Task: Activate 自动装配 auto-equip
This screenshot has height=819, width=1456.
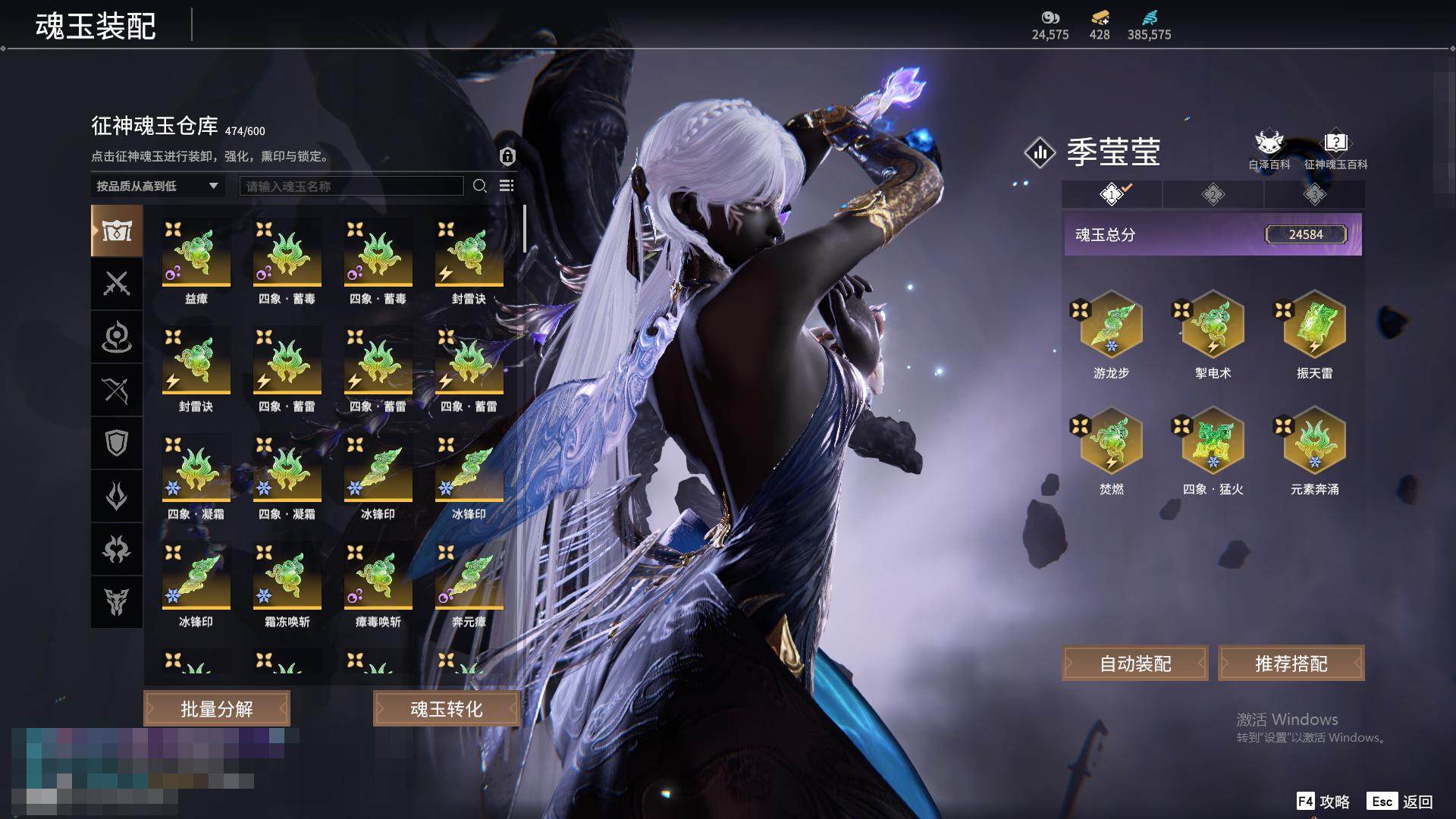Action: (x=1135, y=664)
